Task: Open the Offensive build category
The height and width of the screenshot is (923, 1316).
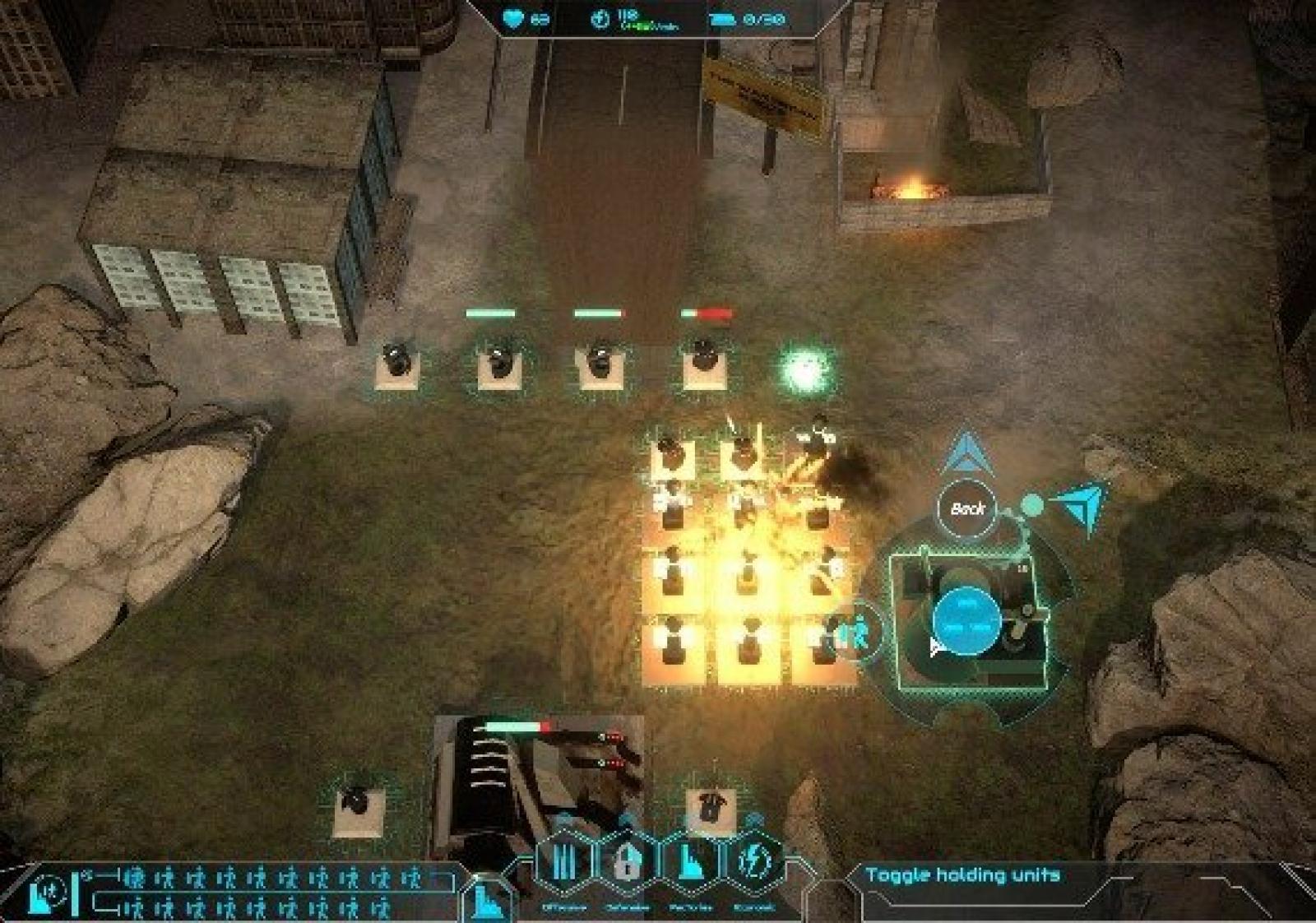Action: [x=564, y=863]
